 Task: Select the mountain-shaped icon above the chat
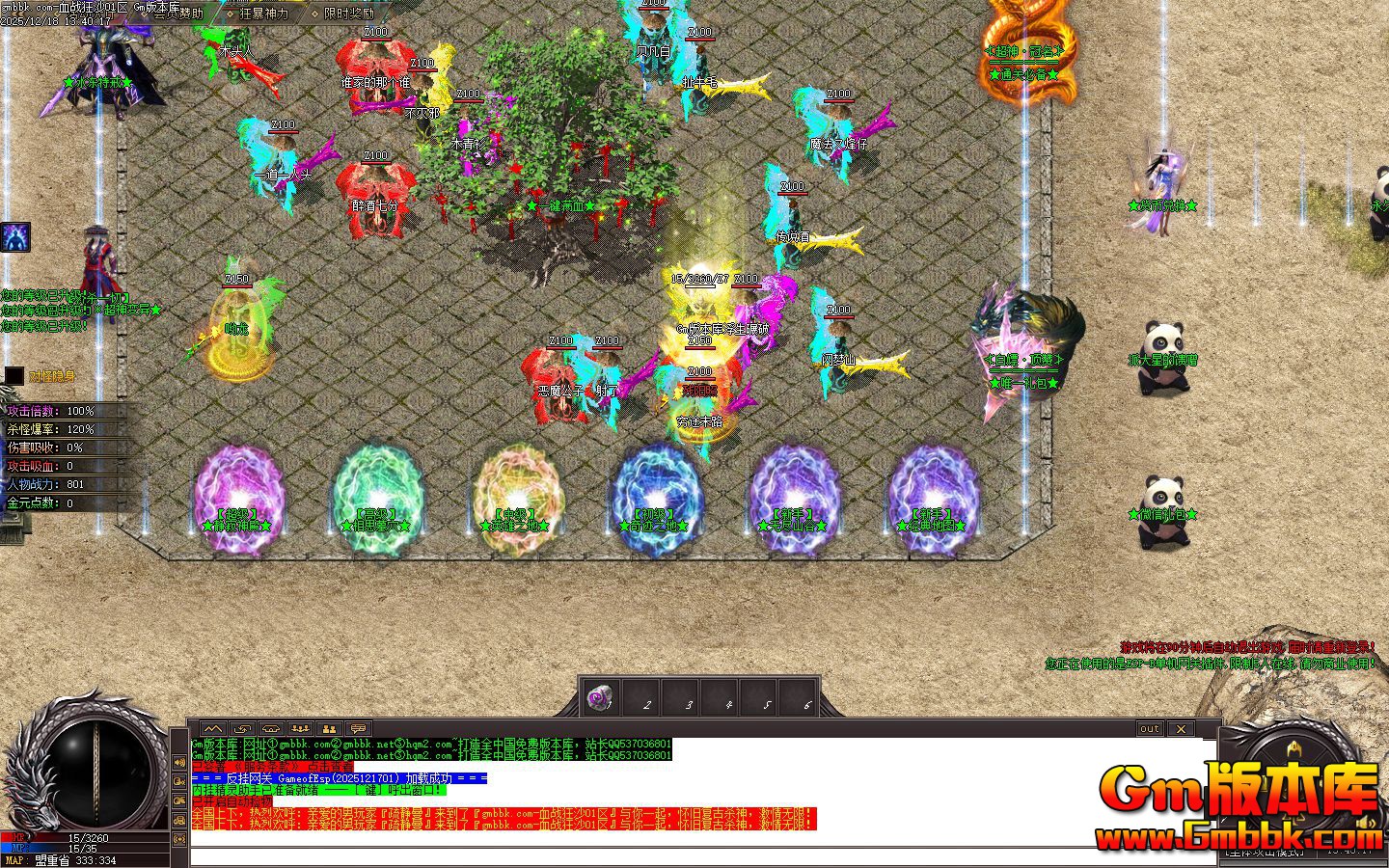tap(212, 729)
